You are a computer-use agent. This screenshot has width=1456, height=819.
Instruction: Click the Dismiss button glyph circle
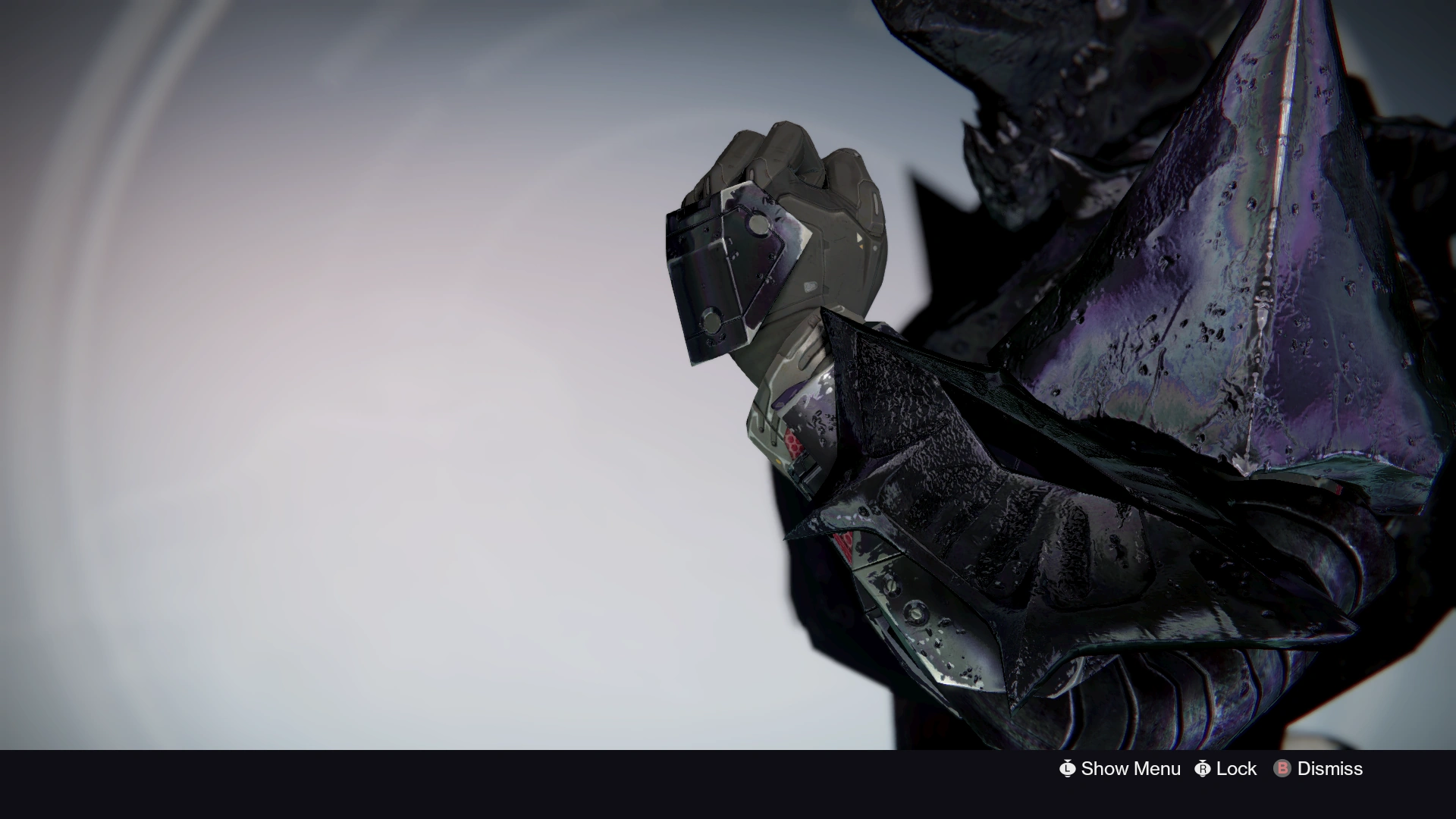tap(1282, 768)
